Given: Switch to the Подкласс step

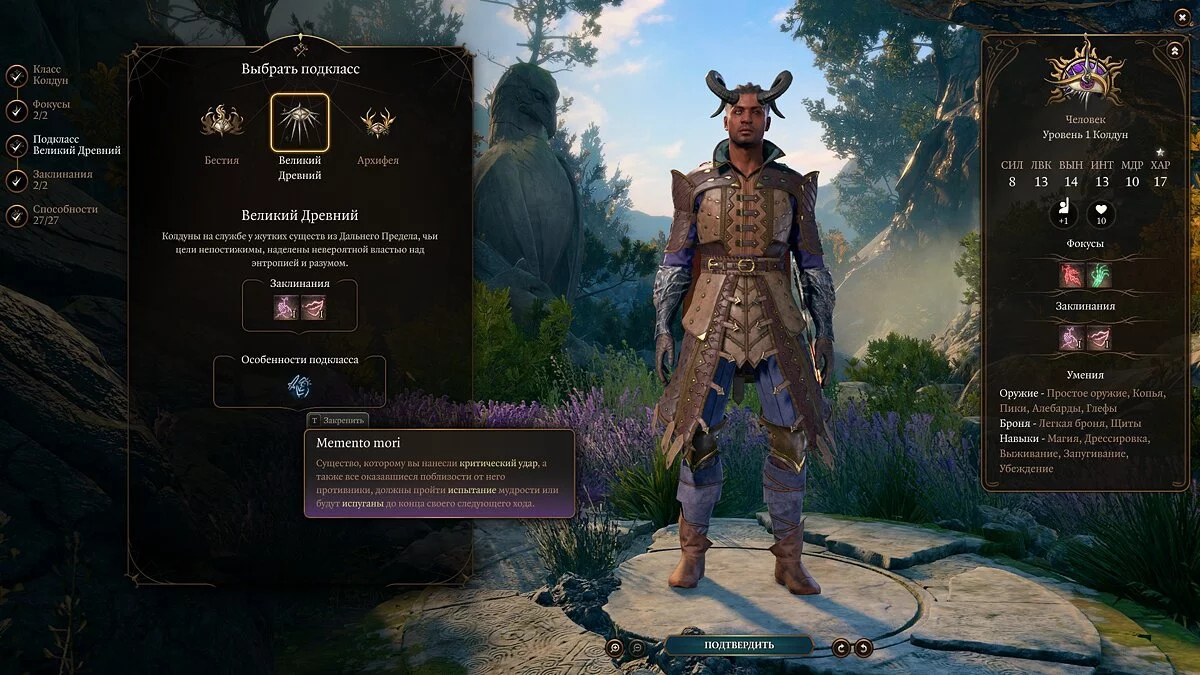Looking at the screenshot, I should pyautogui.click(x=17, y=145).
